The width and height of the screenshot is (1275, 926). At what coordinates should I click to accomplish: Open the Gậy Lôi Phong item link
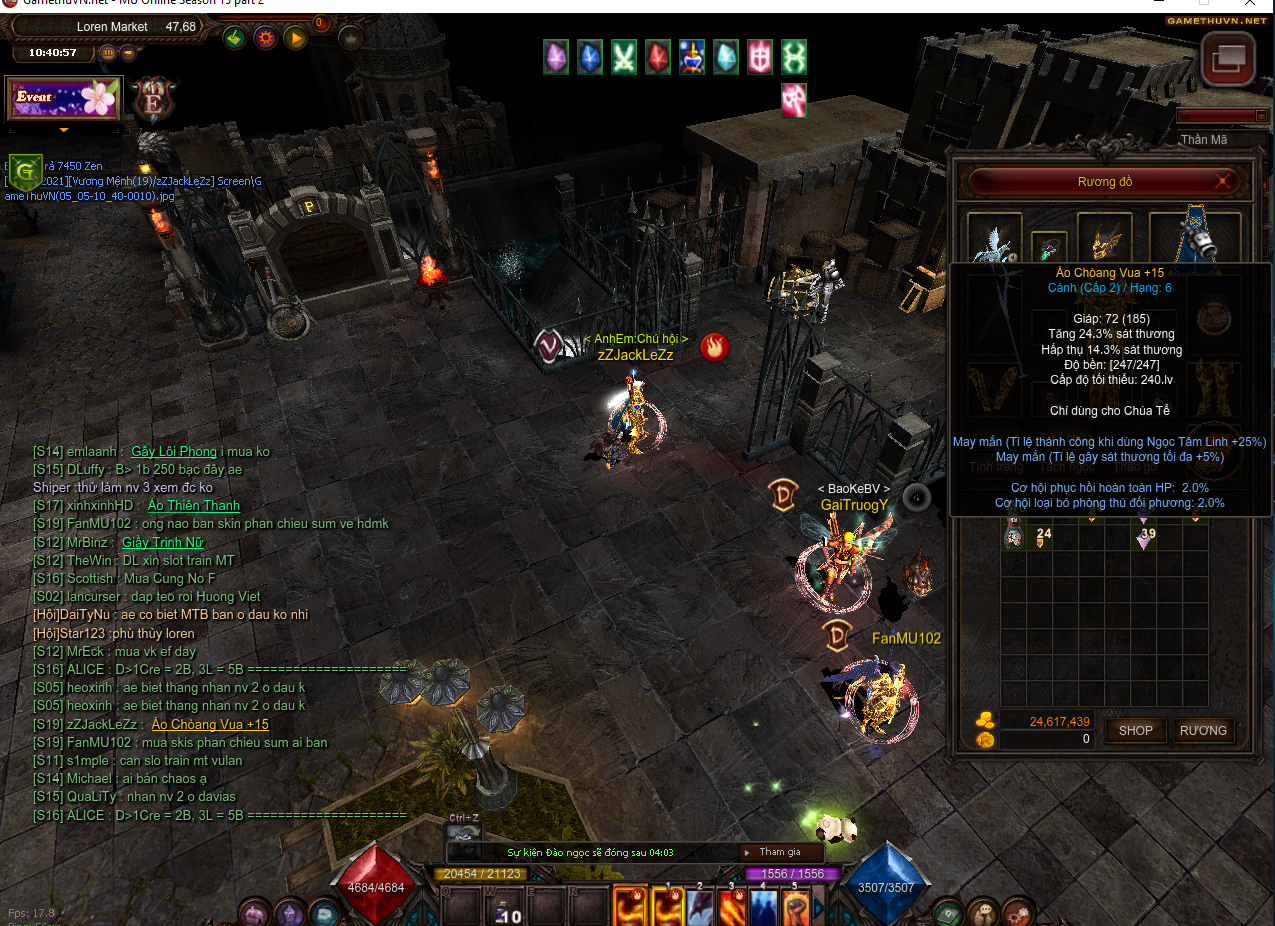173,451
